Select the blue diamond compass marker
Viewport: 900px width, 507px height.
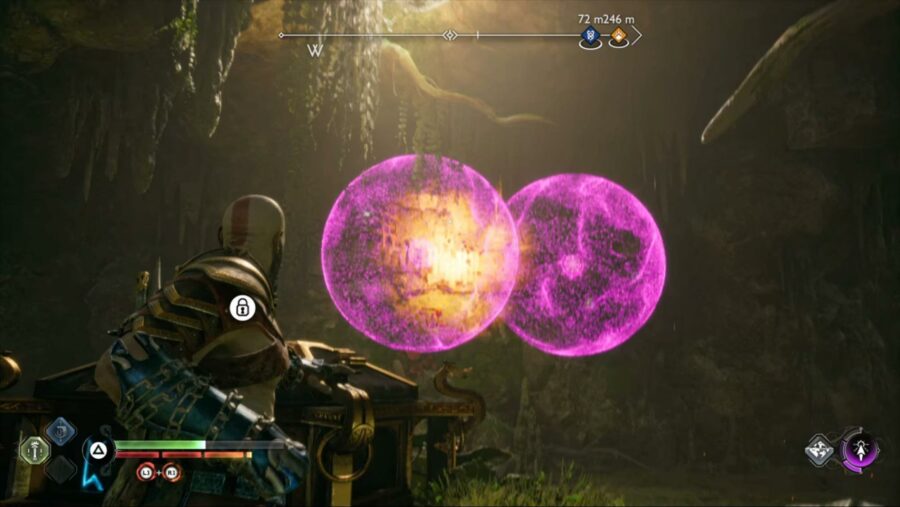pos(590,37)
